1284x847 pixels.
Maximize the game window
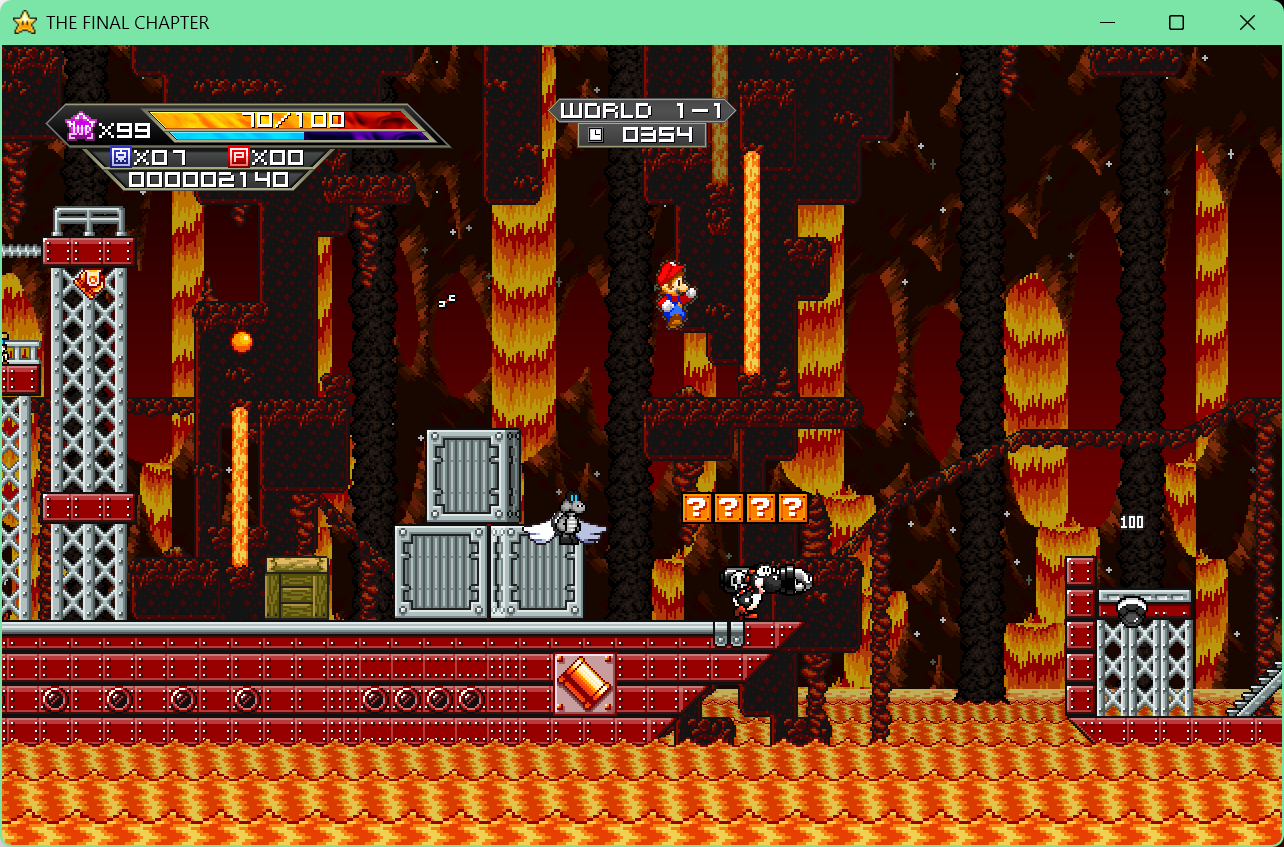click(x=1176, y=22)
